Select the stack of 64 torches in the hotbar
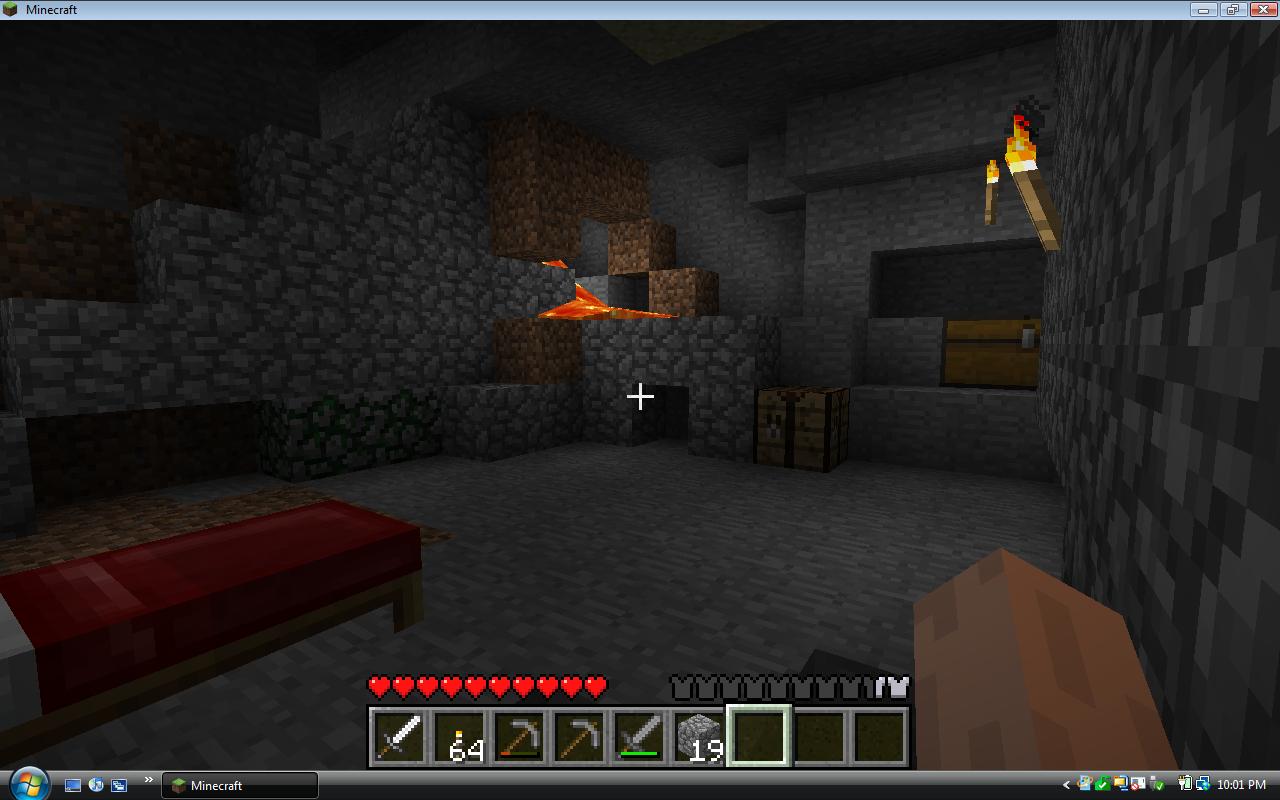This screenshot has height=800, width=1280. click(x=458, y=735)
